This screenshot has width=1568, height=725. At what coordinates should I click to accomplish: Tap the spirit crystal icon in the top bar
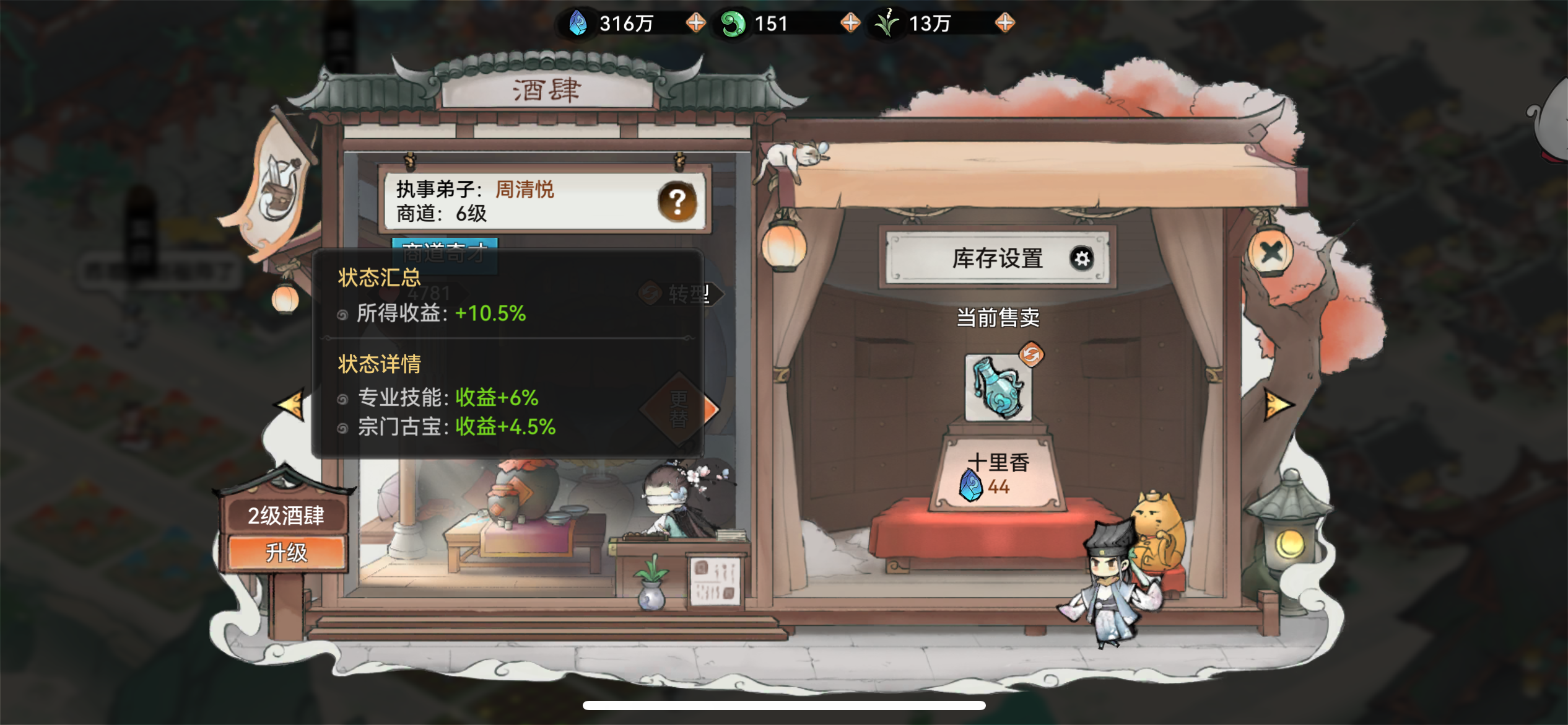pos(578,22)
